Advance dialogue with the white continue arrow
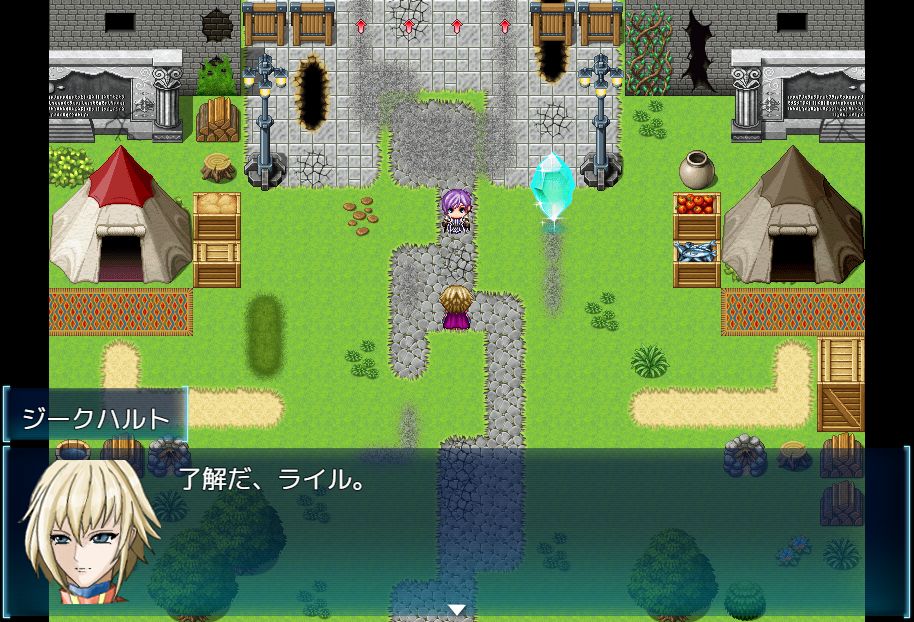The height and width of the screenshot is (622, 914). [x=457, y=609]
